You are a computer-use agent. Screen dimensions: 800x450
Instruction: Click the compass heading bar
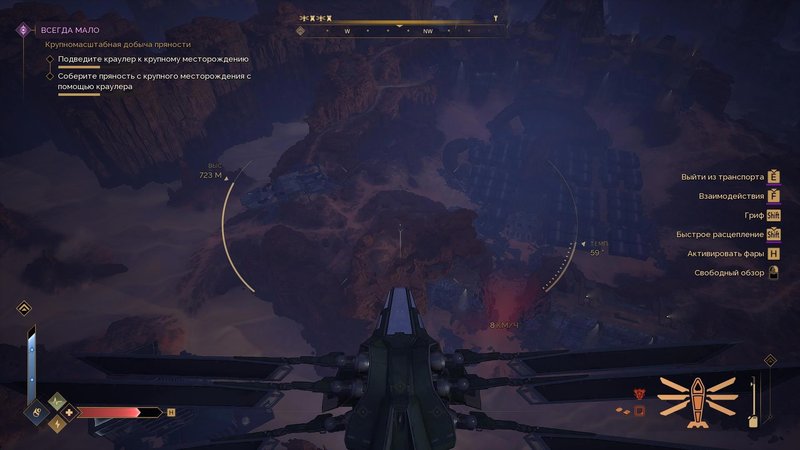coord(400,31)
